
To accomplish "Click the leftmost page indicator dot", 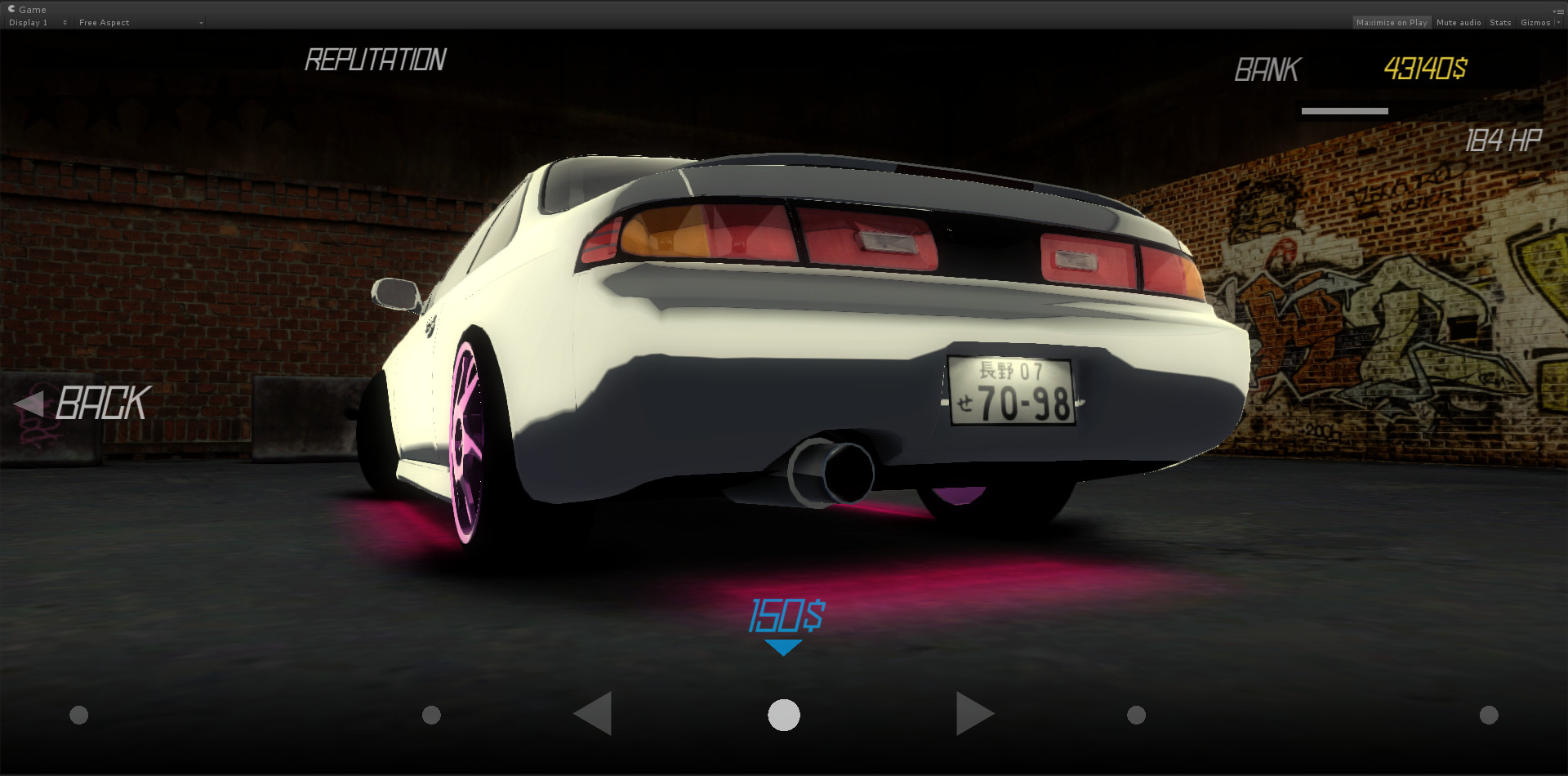I will coord(78,714).
